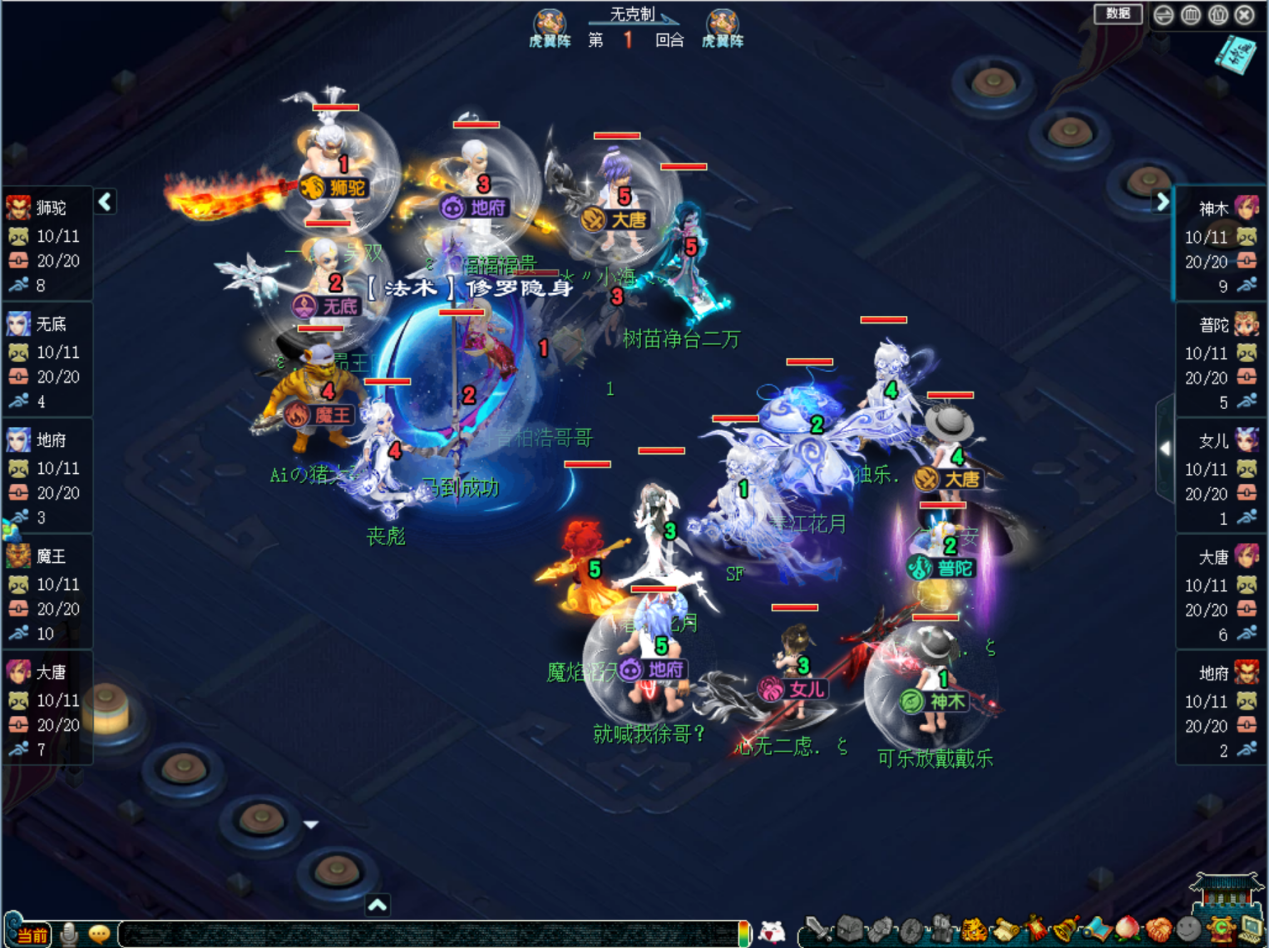
Task: Expand the chat window with the up arrow
Action: pos(377,905)
